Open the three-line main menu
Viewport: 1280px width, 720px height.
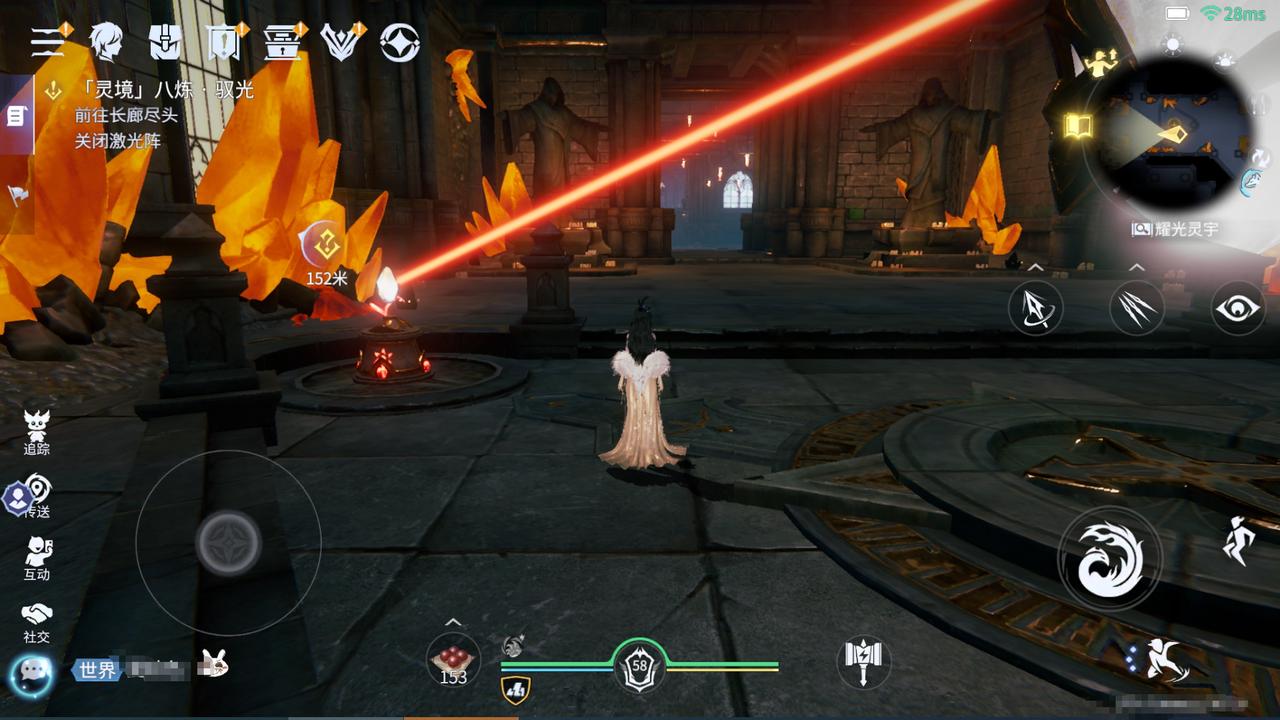tap(47, 42)
